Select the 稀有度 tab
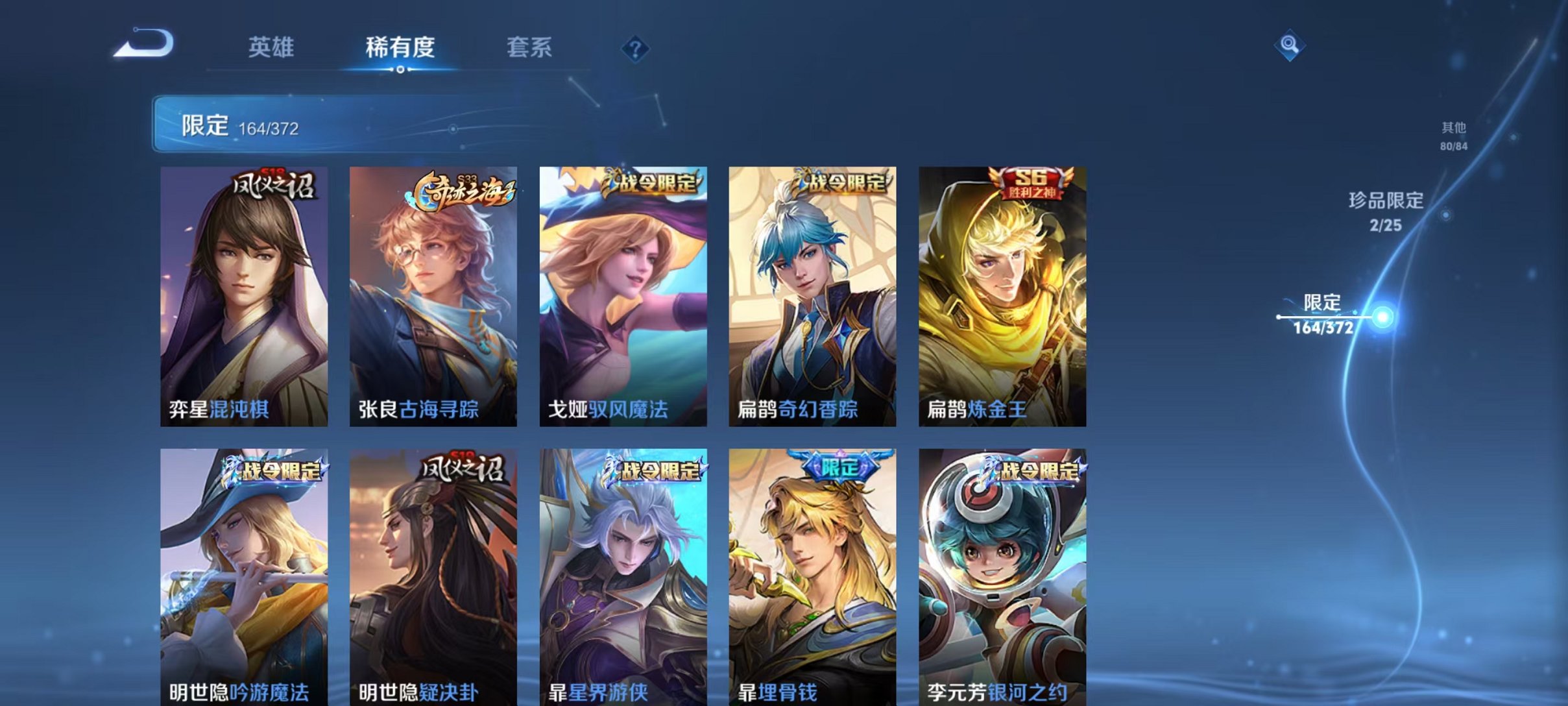 click(401, 47)
